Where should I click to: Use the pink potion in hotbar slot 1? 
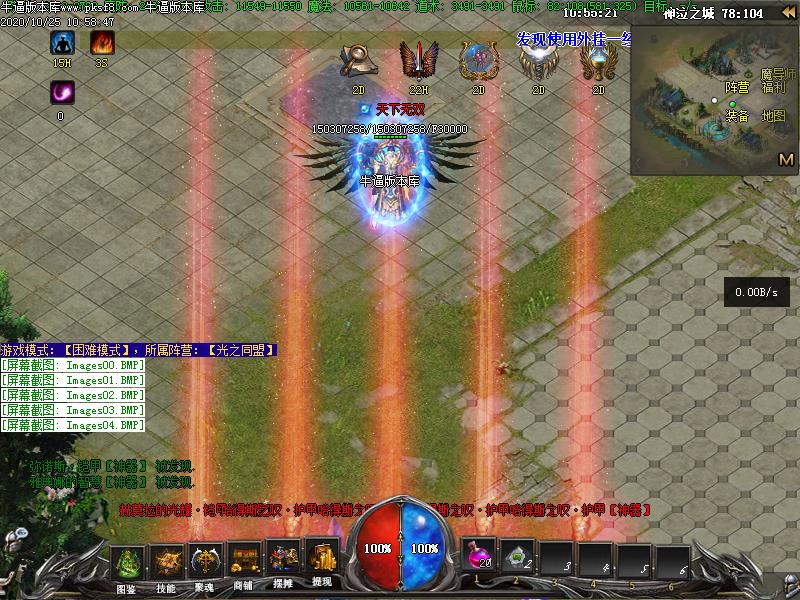[x=480, y=557]
